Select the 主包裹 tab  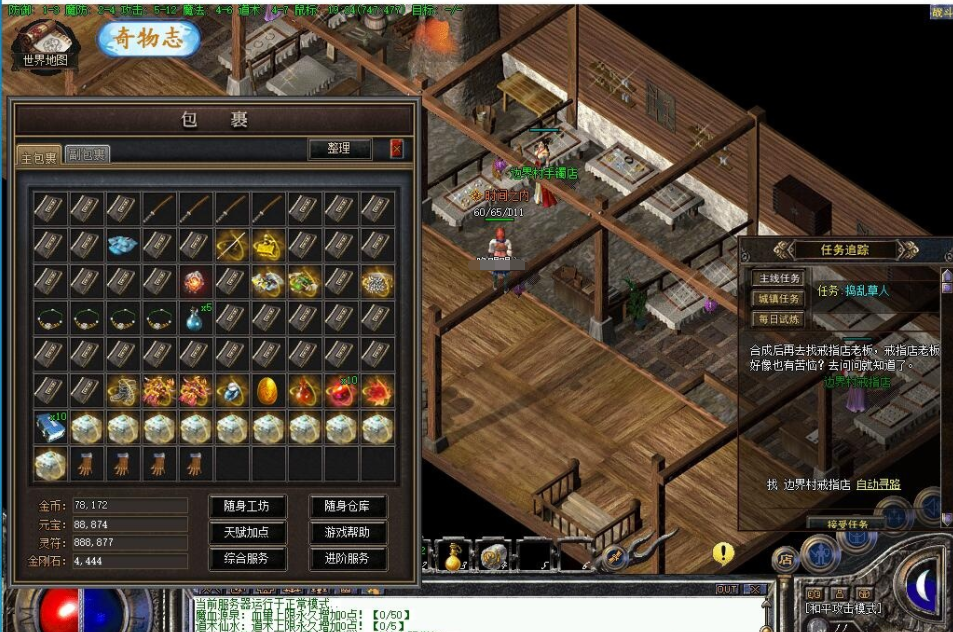pyautogui.click(x=40, y=156)
